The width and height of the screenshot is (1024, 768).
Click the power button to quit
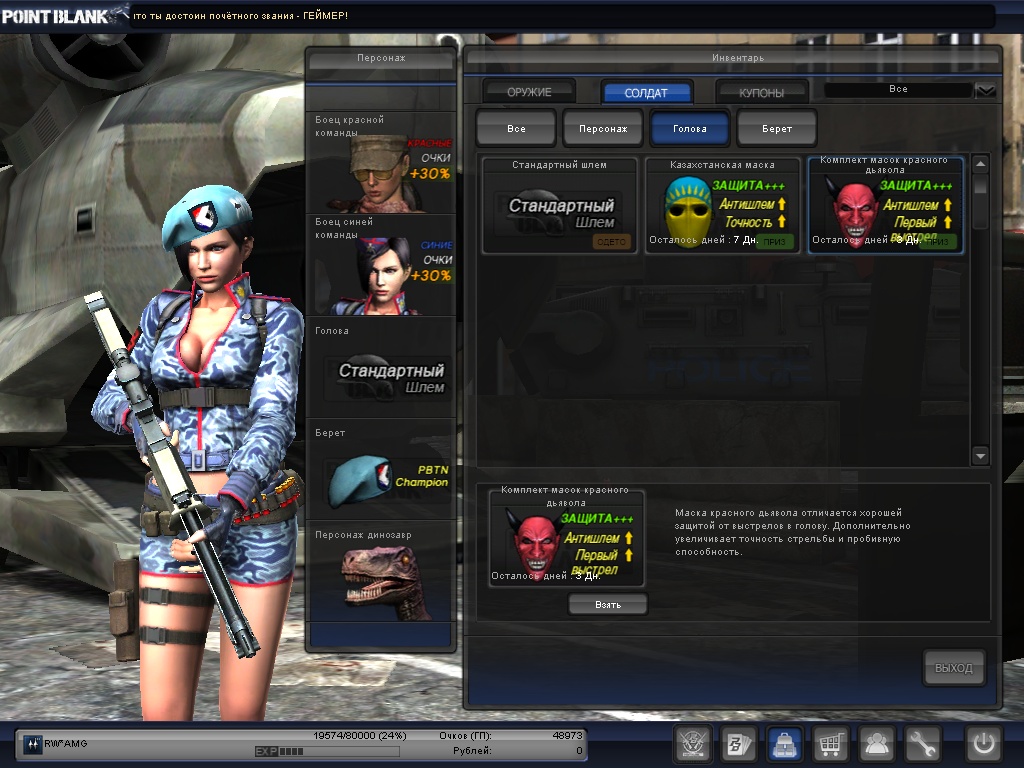click(983, 743)
